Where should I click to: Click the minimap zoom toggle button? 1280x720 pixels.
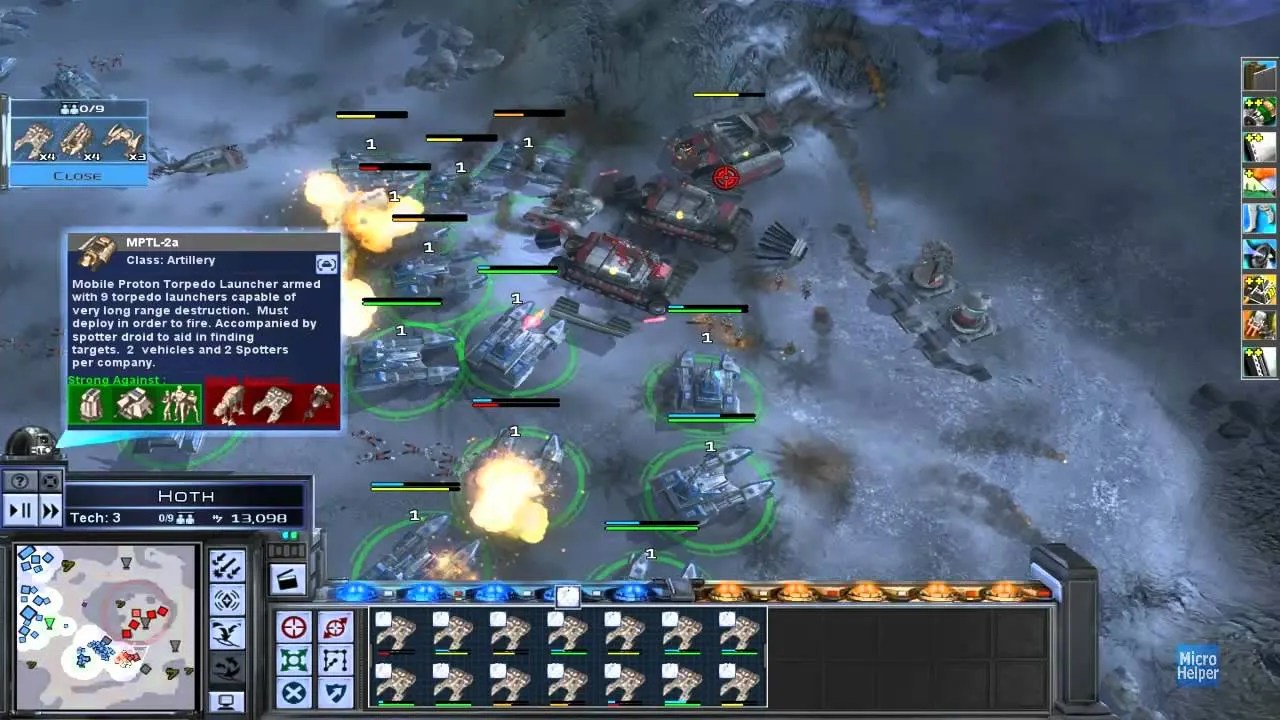click(x=48, y=482)
